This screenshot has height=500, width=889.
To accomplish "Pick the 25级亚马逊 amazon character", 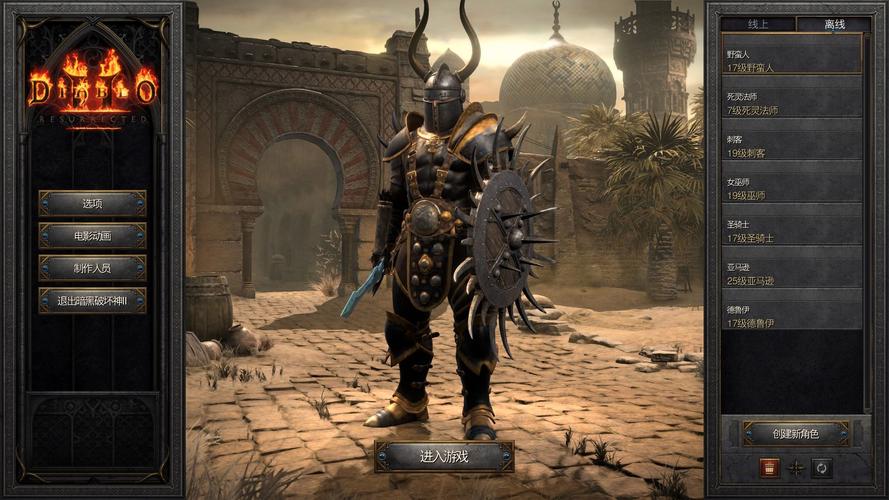I will (x=793, y=274).
